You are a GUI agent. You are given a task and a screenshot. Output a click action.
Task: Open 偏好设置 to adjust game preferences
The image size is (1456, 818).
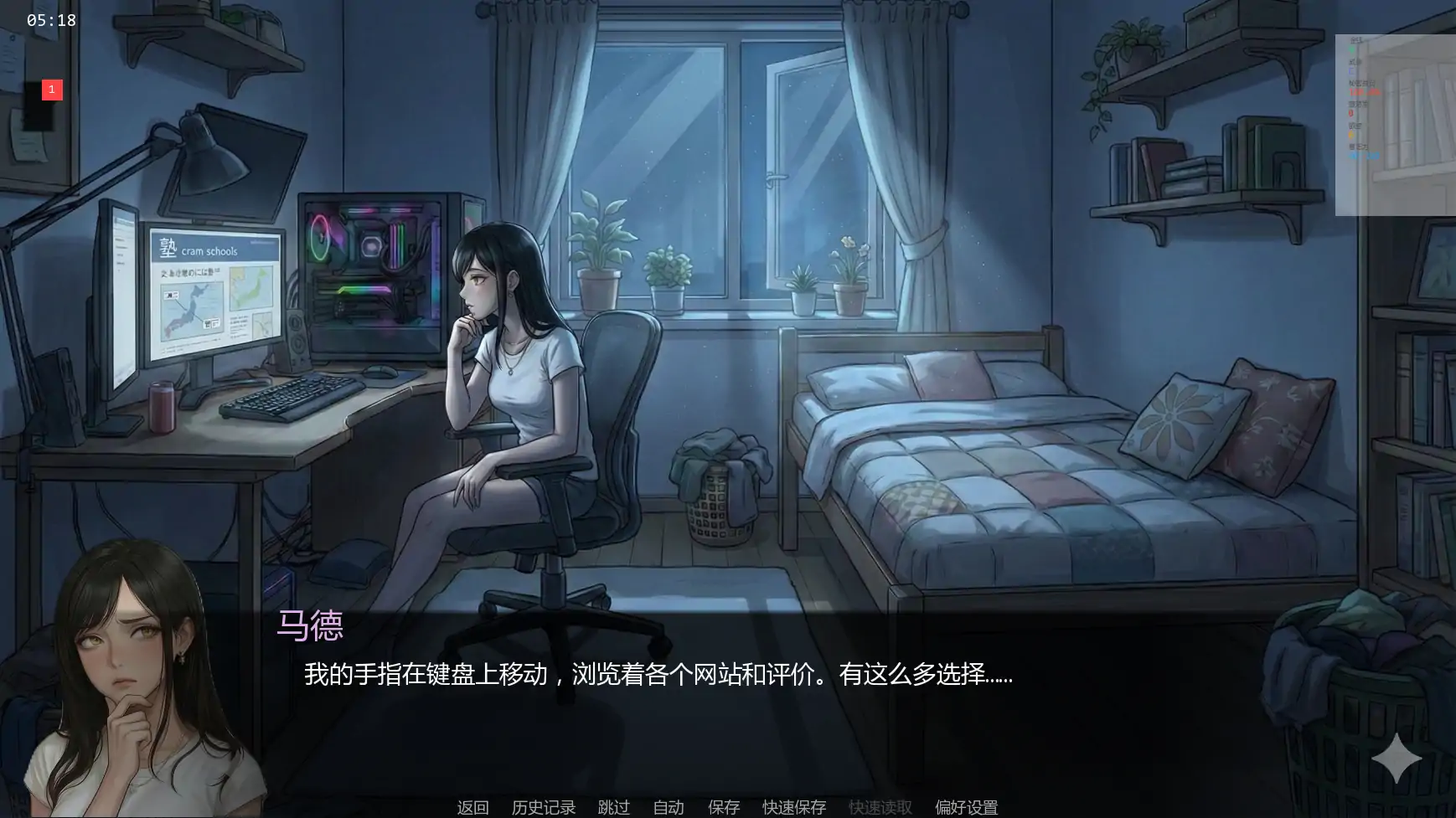click(x=968, y=806)
